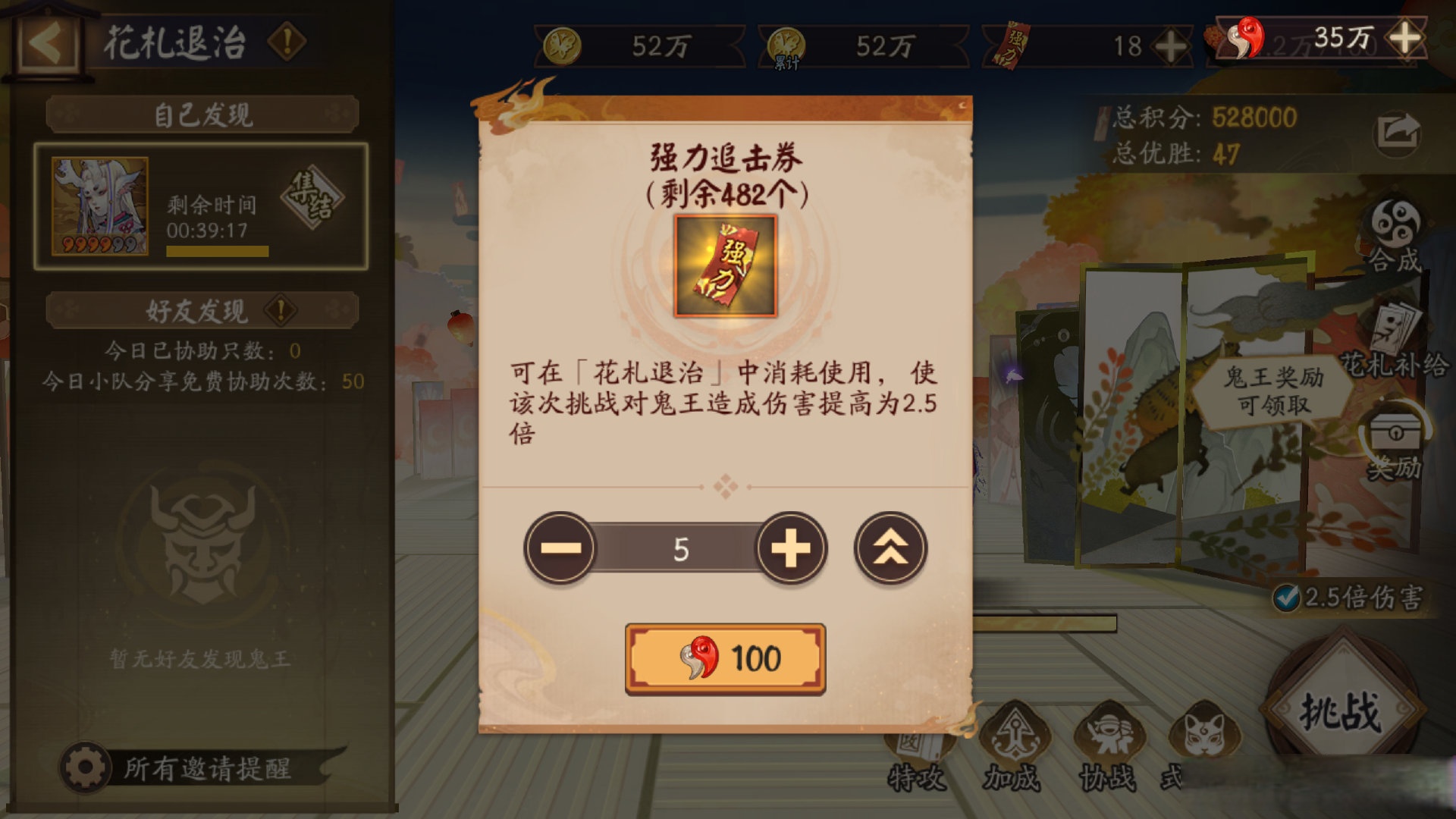Open the 特攻 special attack panel
Image resolution: width=1456 pixels, height=819 pixels.
pos(915,747)
